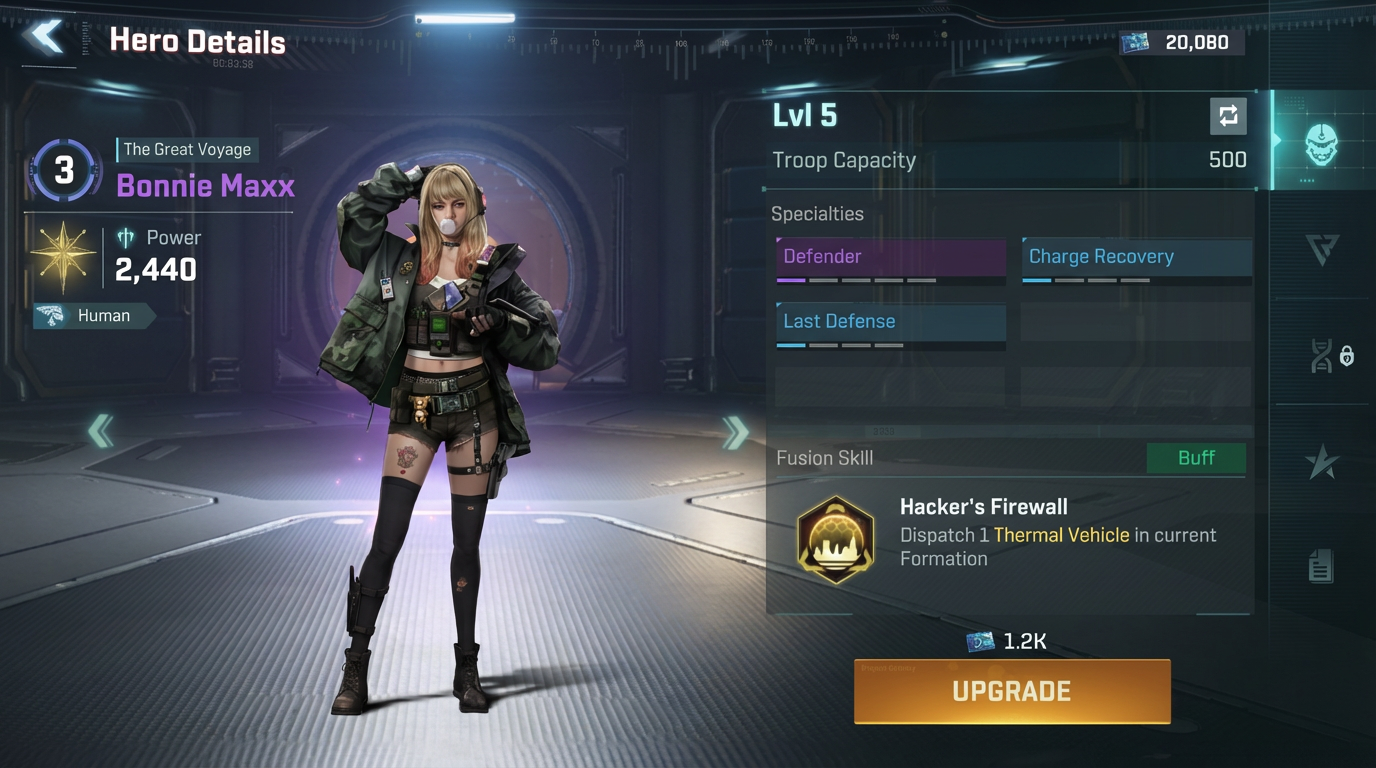Tap the Human faction tag

(94, 316)
